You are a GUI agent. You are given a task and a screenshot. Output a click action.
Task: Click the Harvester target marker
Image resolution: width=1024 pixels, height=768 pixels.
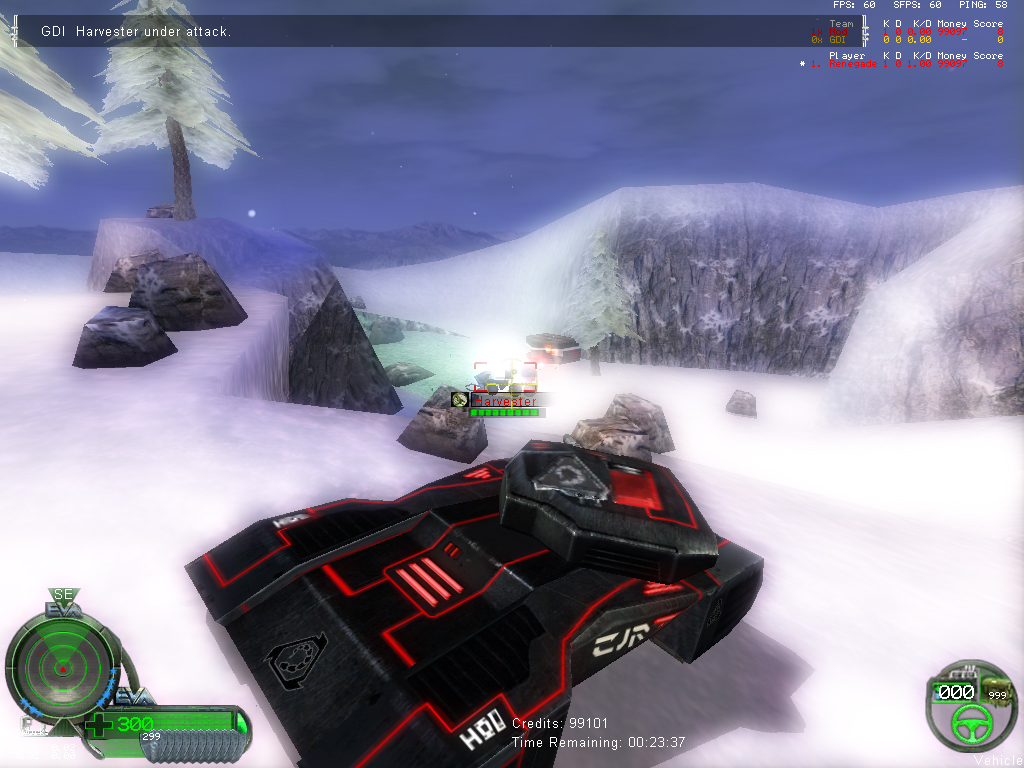click(504, 401)
